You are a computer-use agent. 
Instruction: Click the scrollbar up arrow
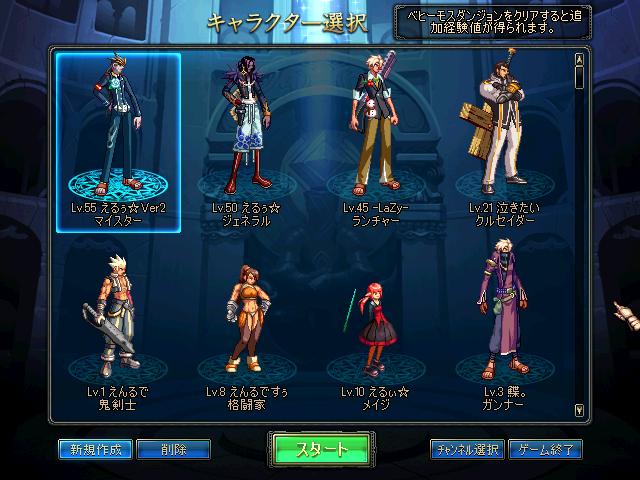coord(579,59)
